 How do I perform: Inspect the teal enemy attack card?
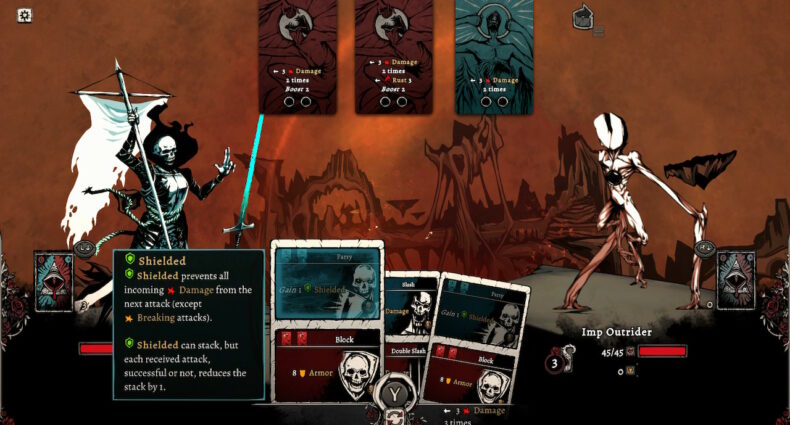tap(493, 56)
